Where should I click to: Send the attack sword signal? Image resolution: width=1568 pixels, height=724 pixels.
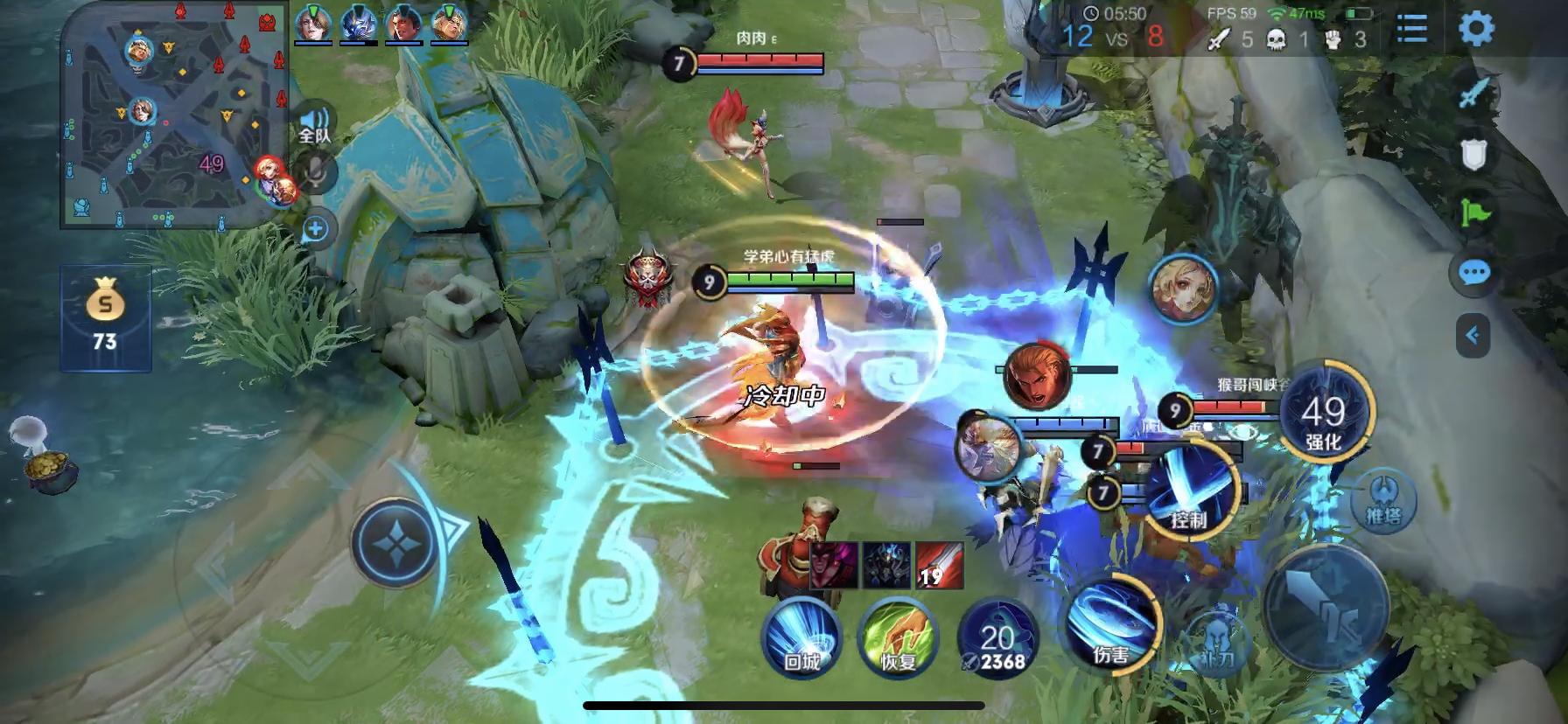tap(1474, 93)
